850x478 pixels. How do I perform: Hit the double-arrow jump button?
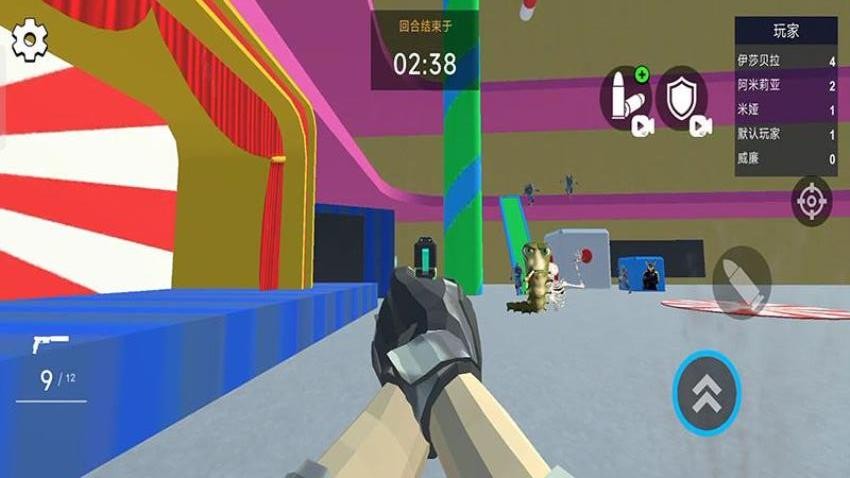[706, 390]
